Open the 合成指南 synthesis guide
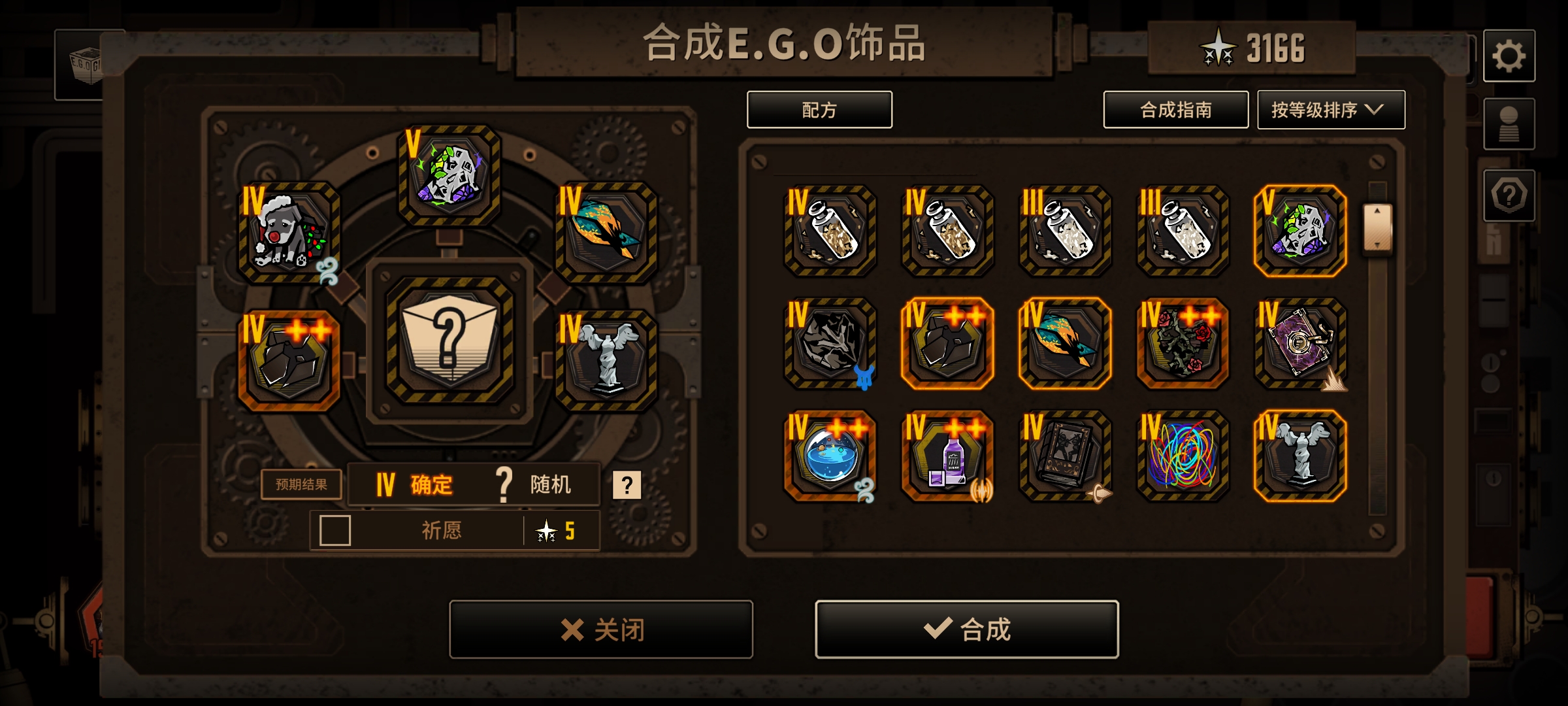Image resolution: width=1568 pixels, height=706 pixels. click(1175, 110)
